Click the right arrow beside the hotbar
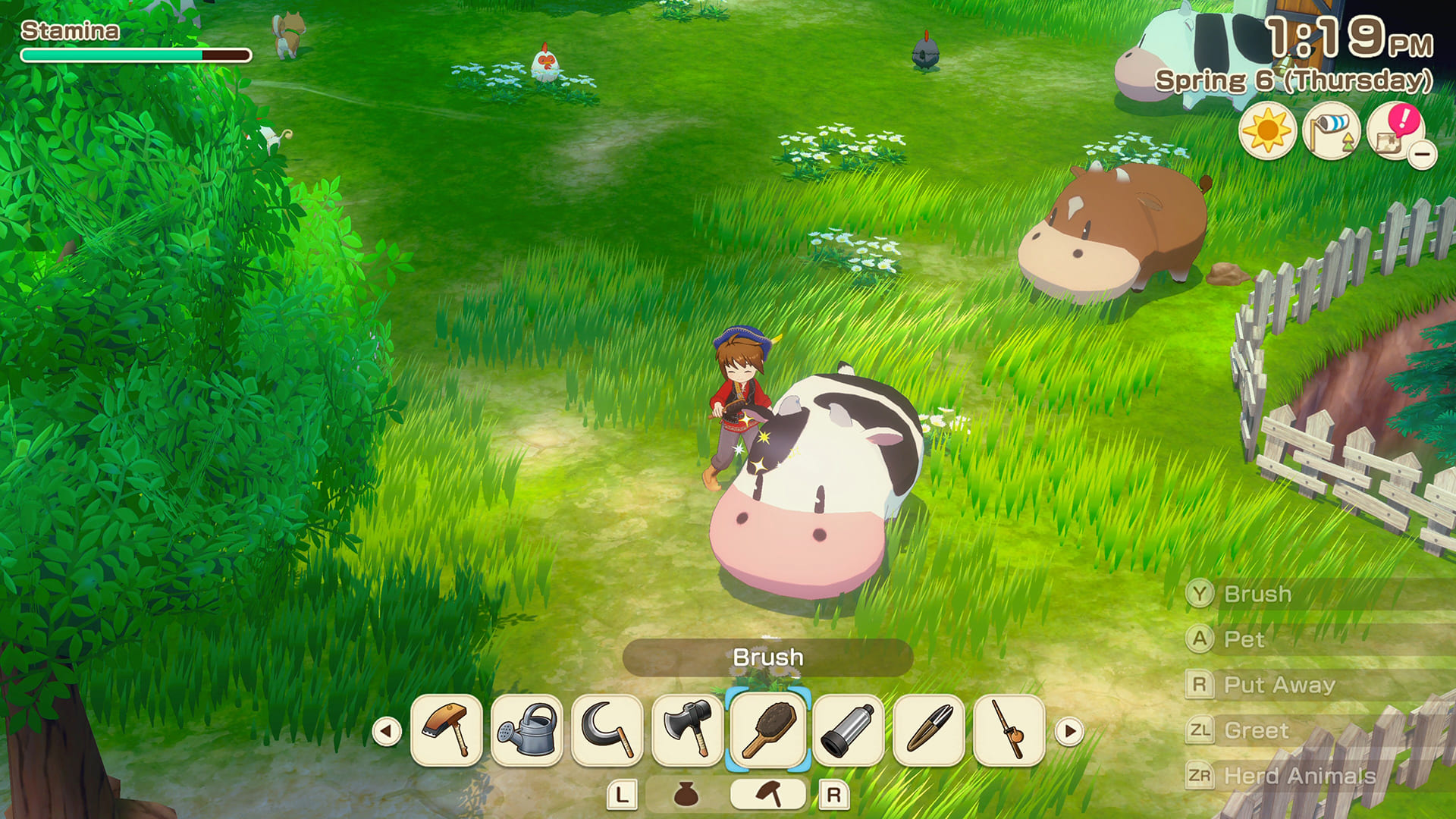The height and width of the screenshot is (819, 1456). coord(1069,732)
